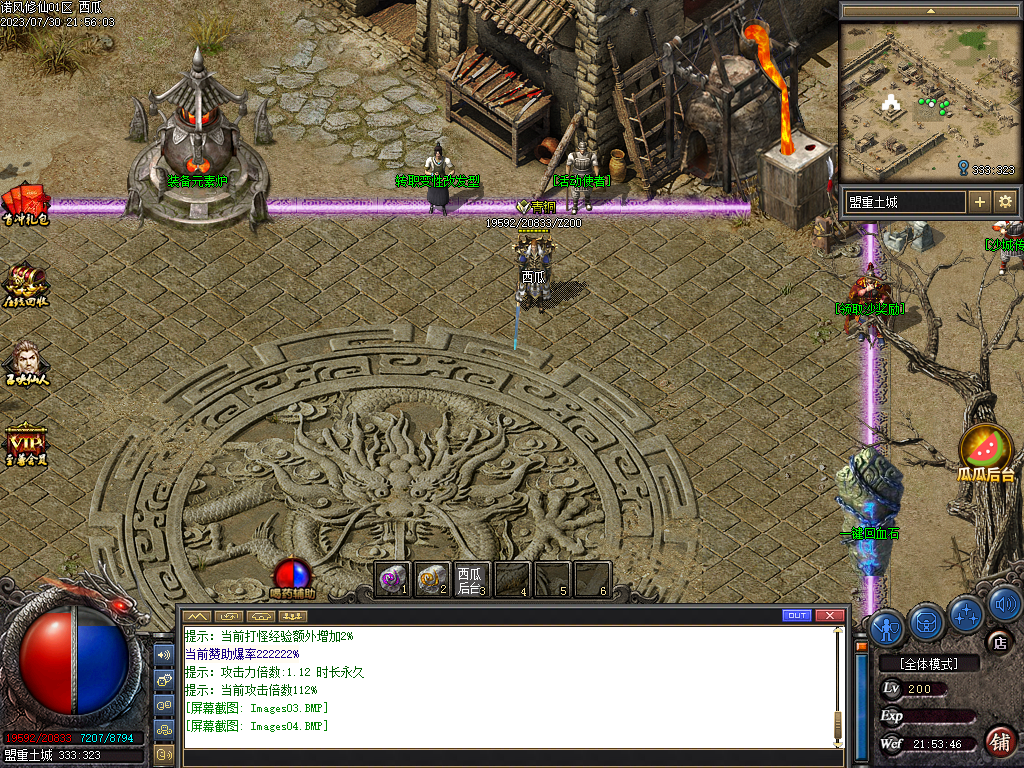Use the item in hotbar slot 1
1024x768 pixels.
(393, 578)
